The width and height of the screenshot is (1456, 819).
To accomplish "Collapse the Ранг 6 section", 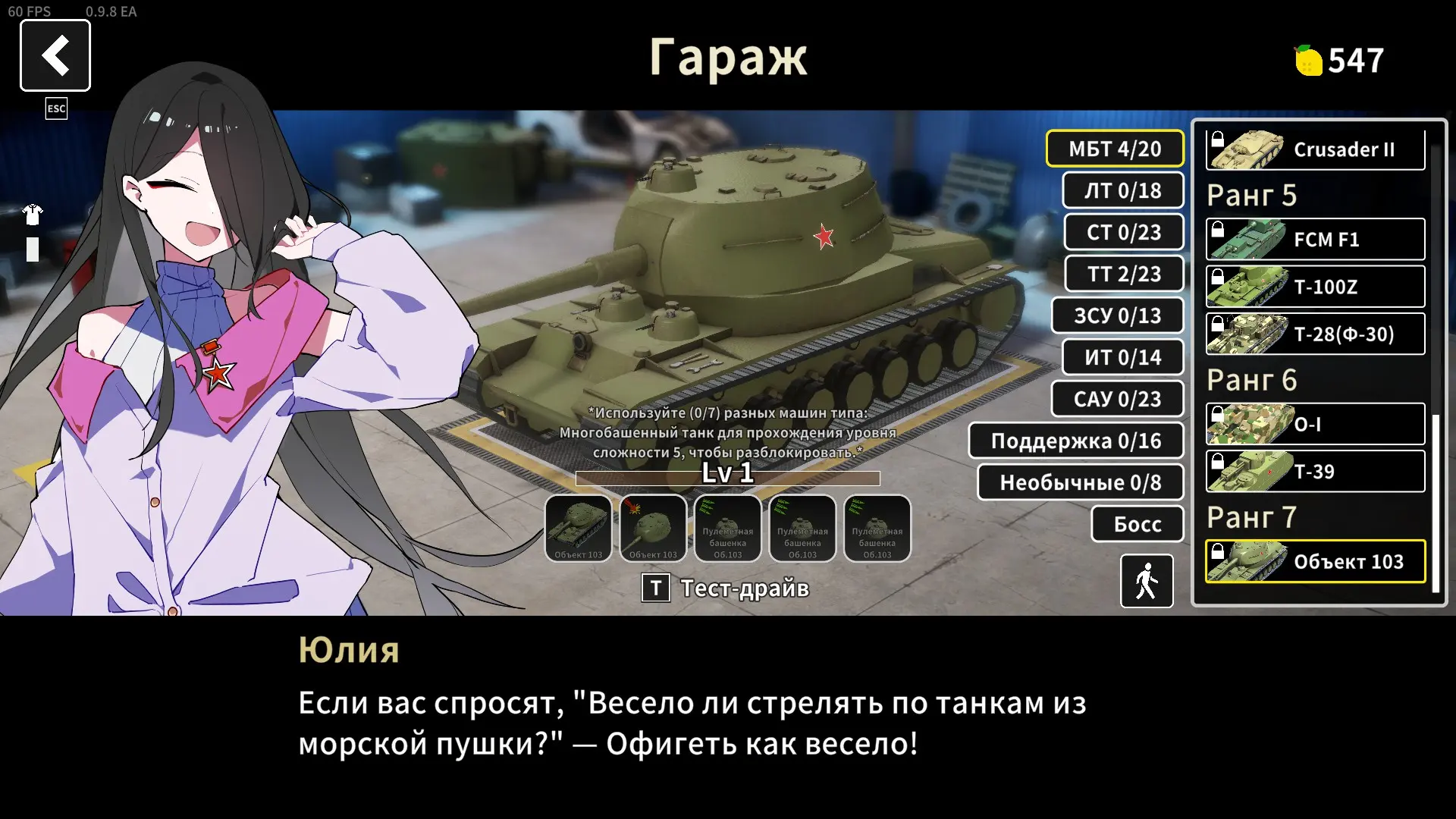I will [1254, 380].
